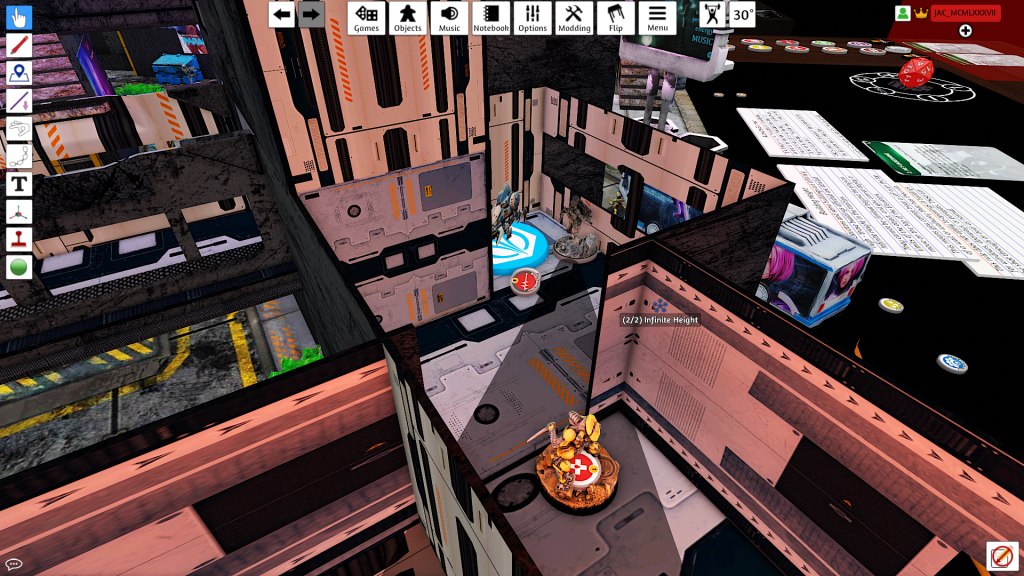Viewport: 1024px width, 576px height.
Task: Select the three-axis gizmo tool
Action: (19, 212)
